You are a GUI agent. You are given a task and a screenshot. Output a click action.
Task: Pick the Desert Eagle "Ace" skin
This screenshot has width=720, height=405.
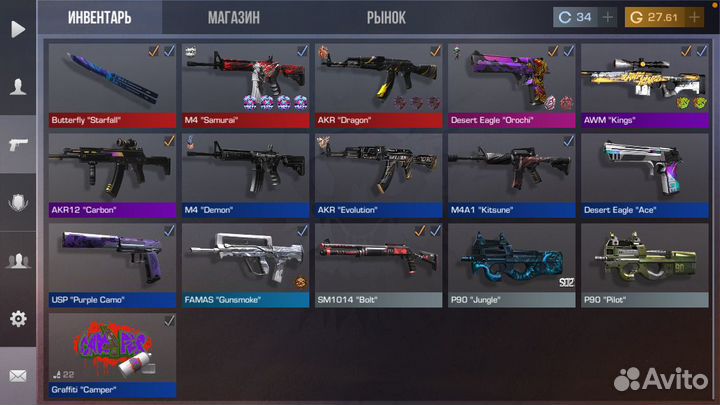click(x=644, y=174)
